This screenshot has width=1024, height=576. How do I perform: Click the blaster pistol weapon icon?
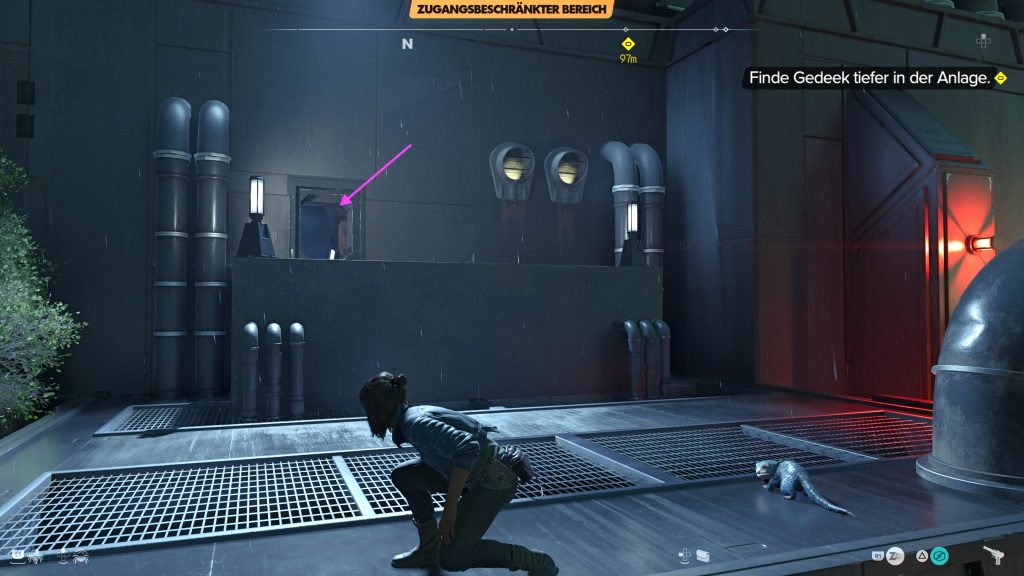[x=995, y=556]
